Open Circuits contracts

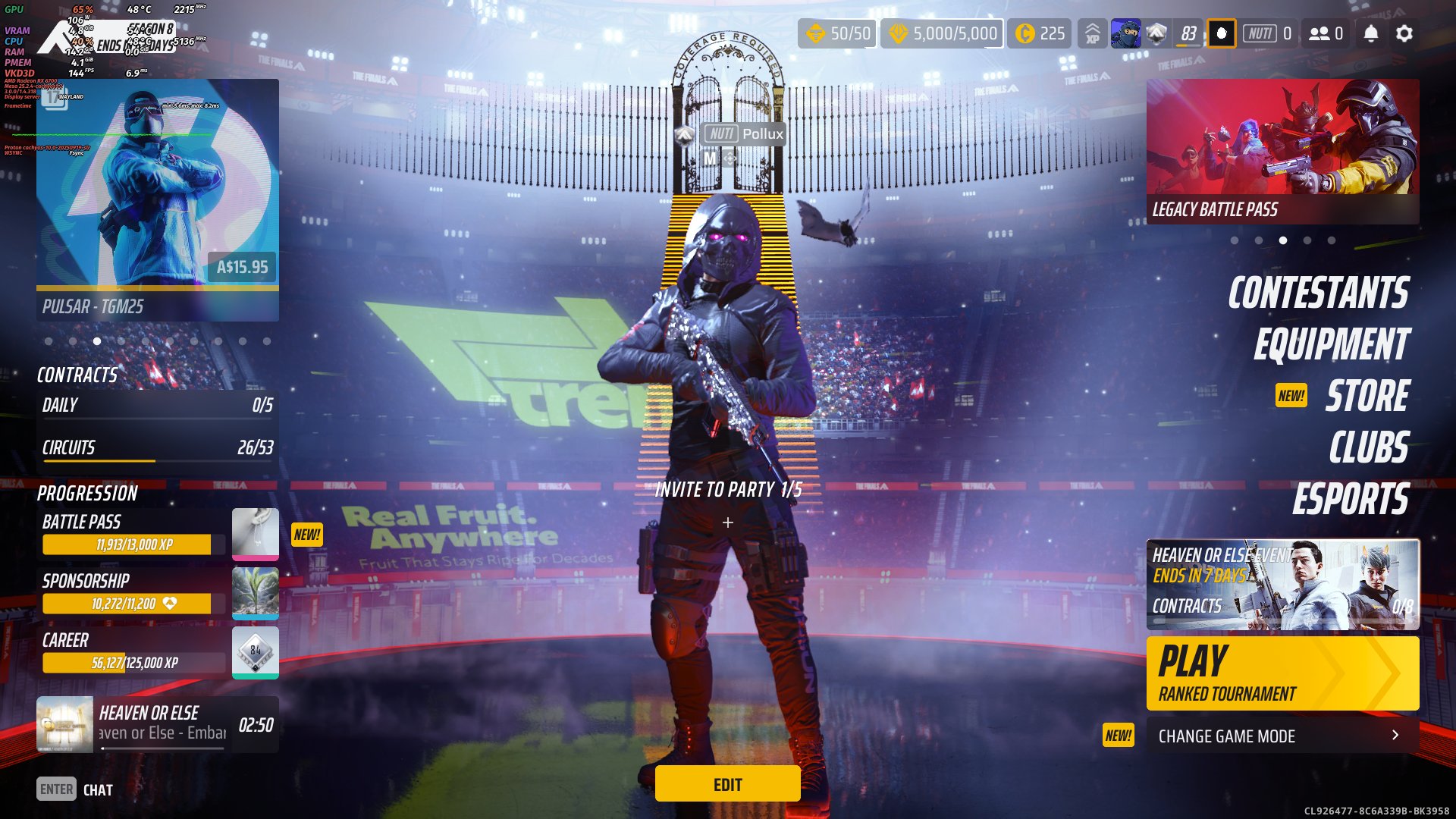pos(157,448)
